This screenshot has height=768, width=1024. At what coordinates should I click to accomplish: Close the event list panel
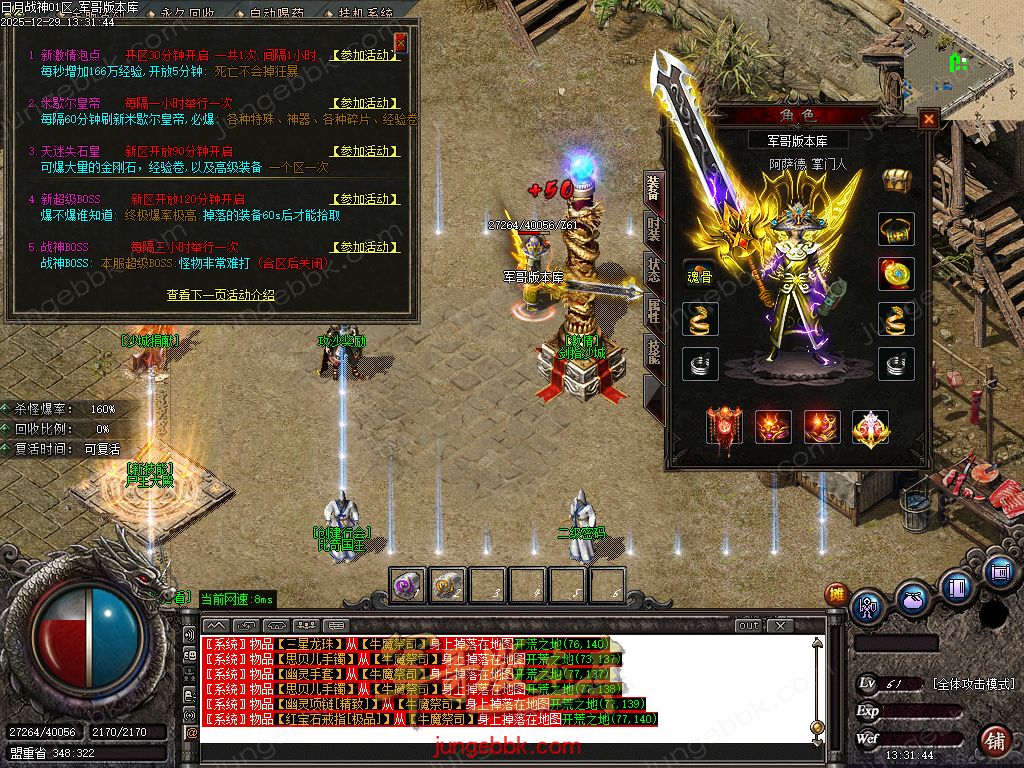(401, 43)
